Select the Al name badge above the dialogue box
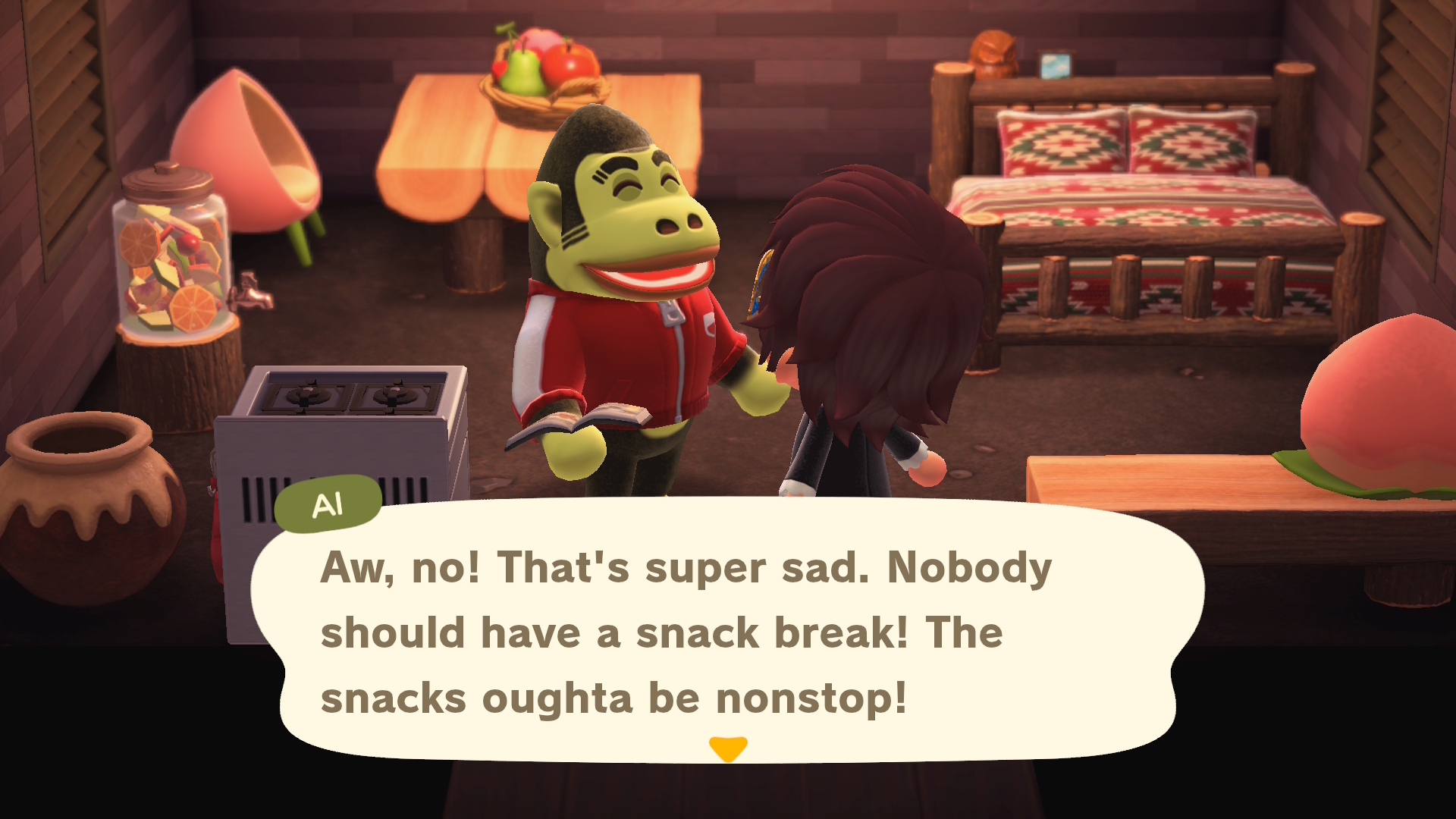1456x819 pixels. click(328, 501)
